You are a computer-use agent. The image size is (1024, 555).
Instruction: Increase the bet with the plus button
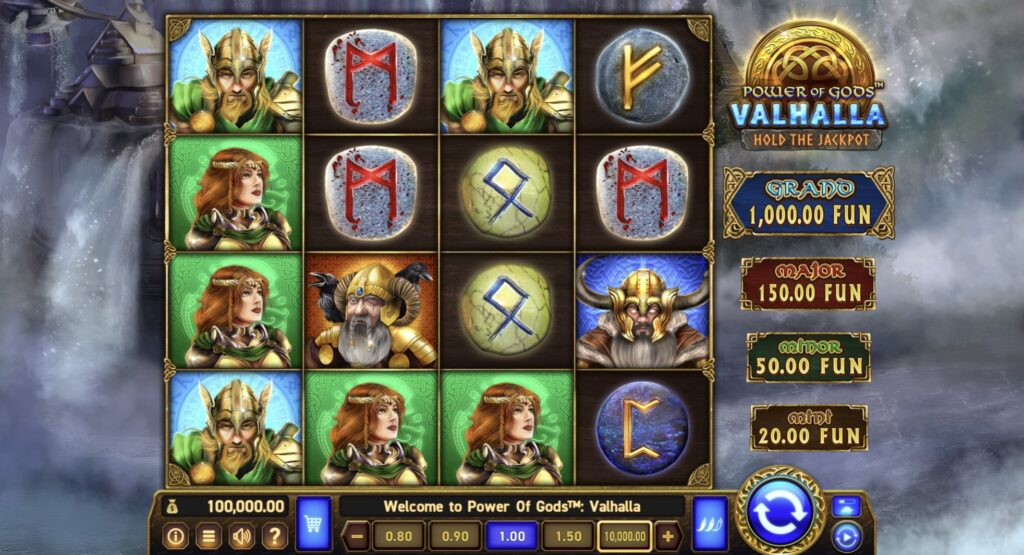click(669, 536)
